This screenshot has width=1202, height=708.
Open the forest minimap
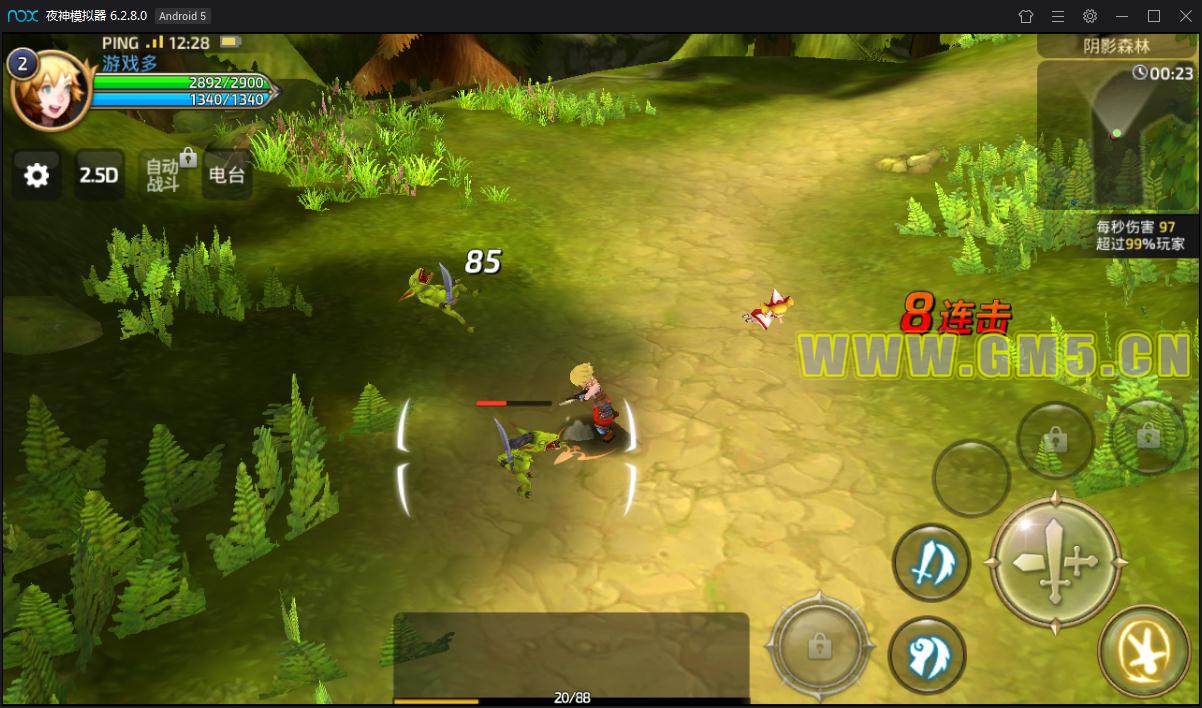click(x=1116, y=135)
